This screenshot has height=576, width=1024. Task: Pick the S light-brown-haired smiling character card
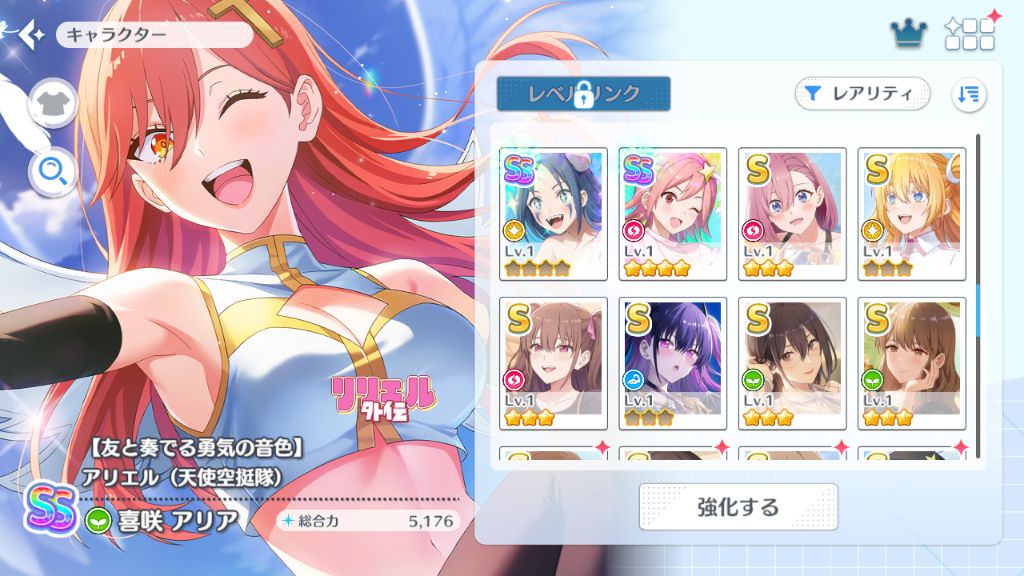coord(912,363)
